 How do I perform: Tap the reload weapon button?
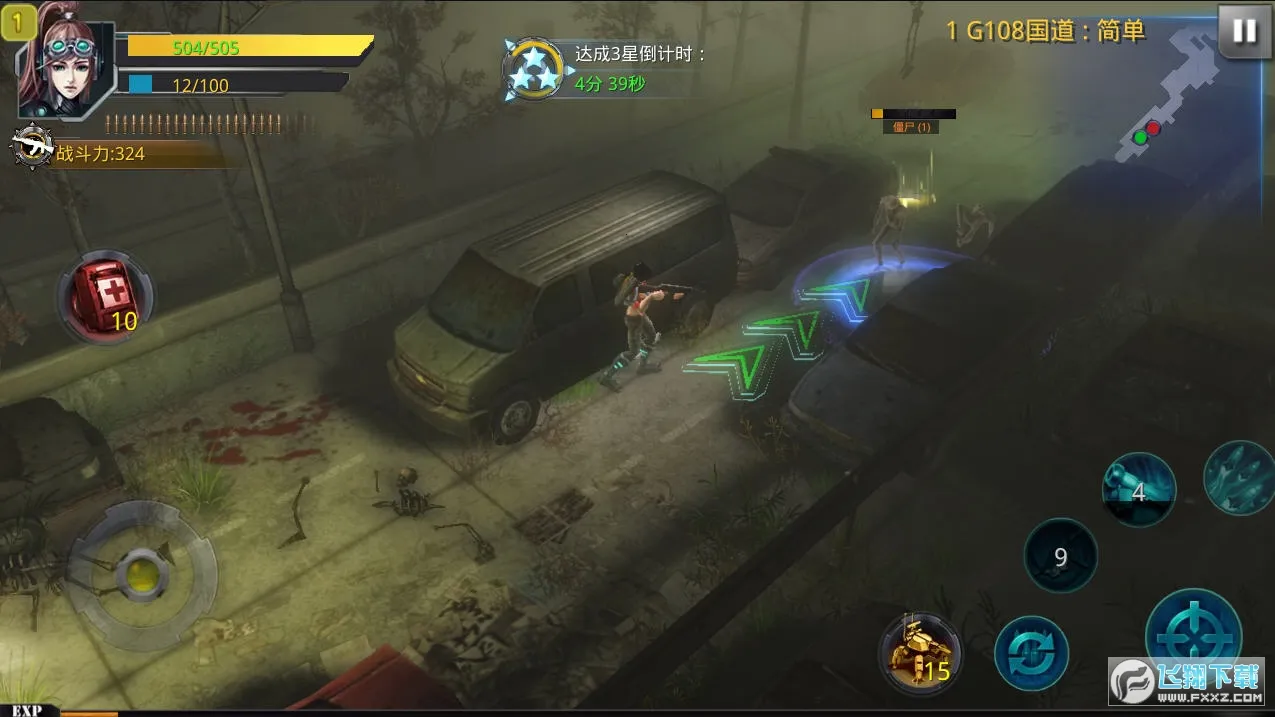(x=1031, y=653)
